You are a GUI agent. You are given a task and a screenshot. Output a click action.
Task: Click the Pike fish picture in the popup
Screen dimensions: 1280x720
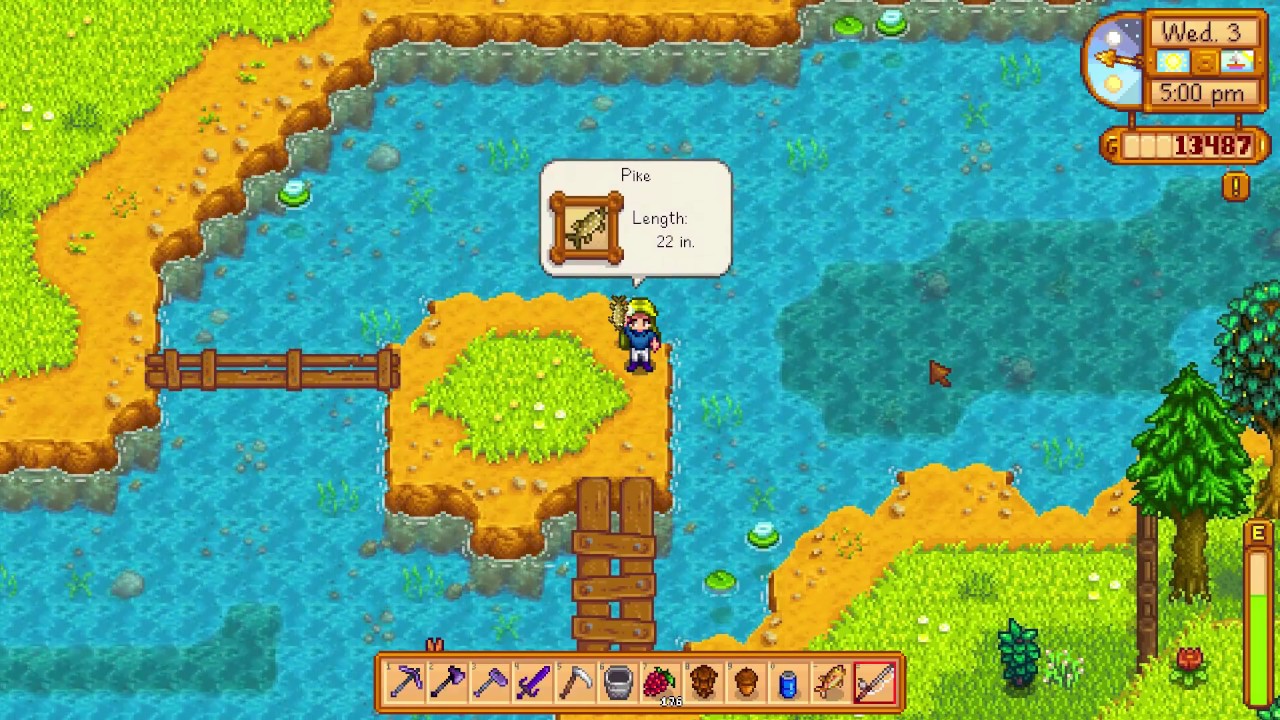[x=586, y=227]
